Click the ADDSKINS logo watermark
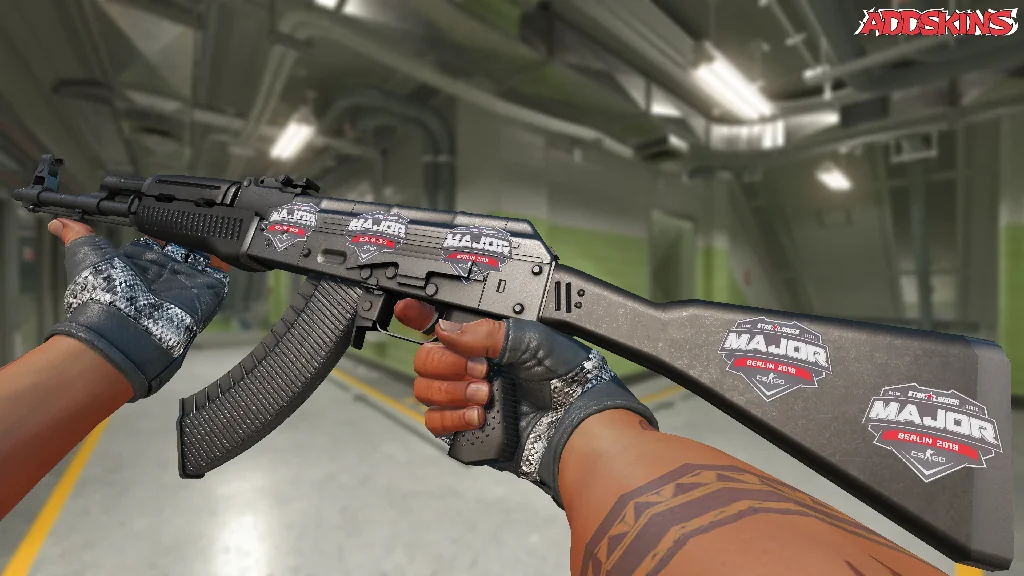 point(938,22)
